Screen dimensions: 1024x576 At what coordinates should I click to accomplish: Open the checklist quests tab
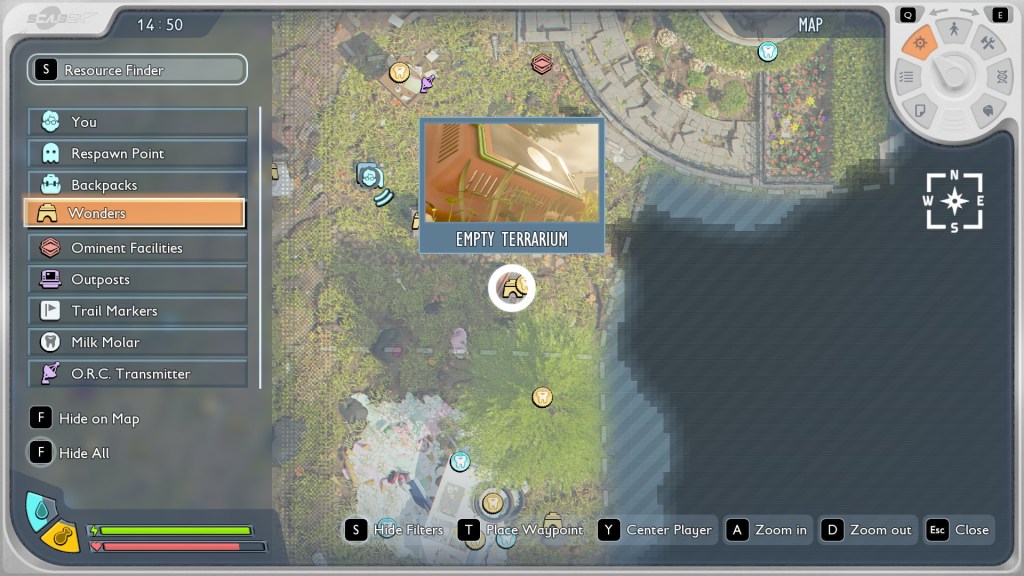(907, 76)
